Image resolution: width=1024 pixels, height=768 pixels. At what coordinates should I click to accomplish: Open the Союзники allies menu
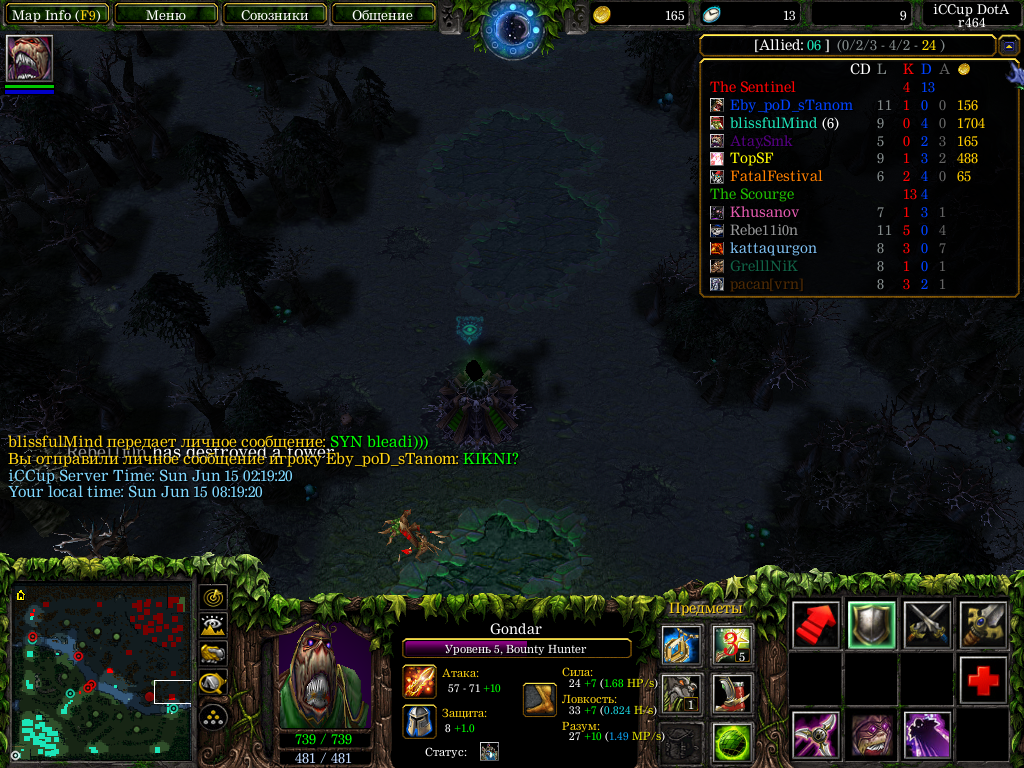click(273, 15)
